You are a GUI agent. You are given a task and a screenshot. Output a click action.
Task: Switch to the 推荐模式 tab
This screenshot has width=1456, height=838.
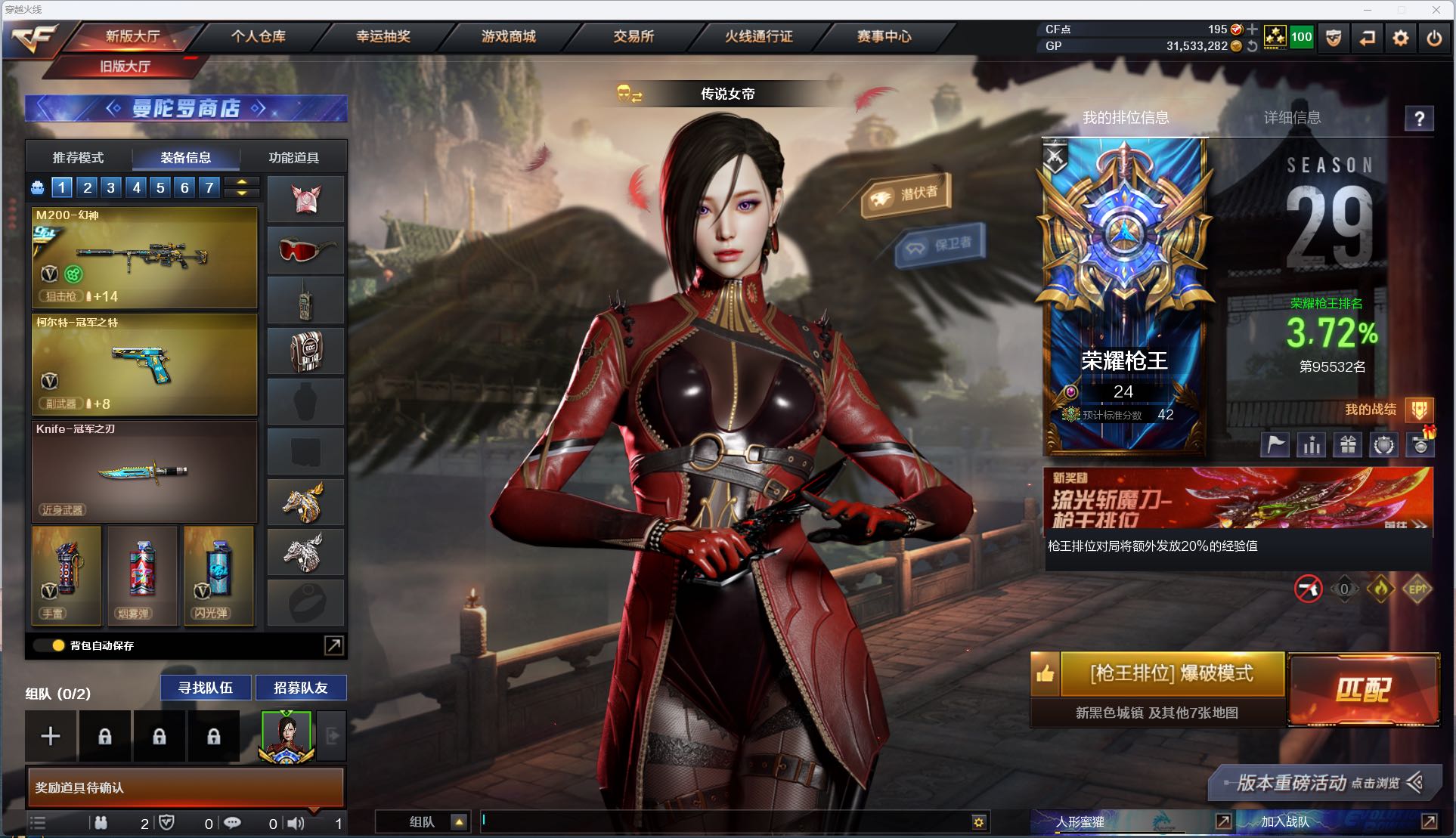click(x=78, y=158)
